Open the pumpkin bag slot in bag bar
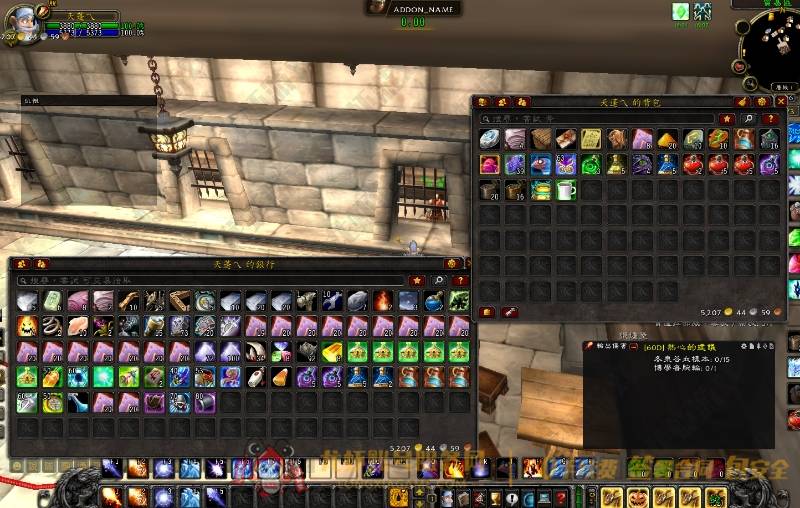 (637, 497)
